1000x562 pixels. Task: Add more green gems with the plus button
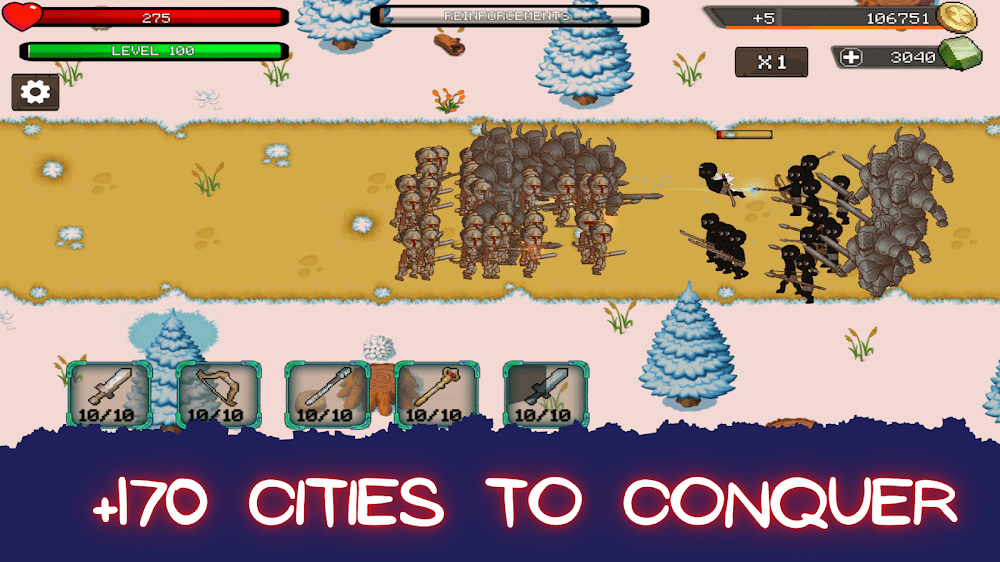click(851, 58)
